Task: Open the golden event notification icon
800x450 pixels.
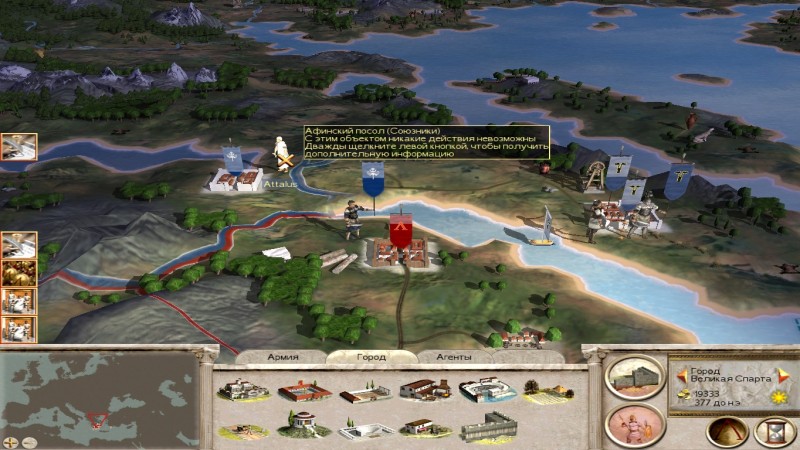Action: click(18, 272)
